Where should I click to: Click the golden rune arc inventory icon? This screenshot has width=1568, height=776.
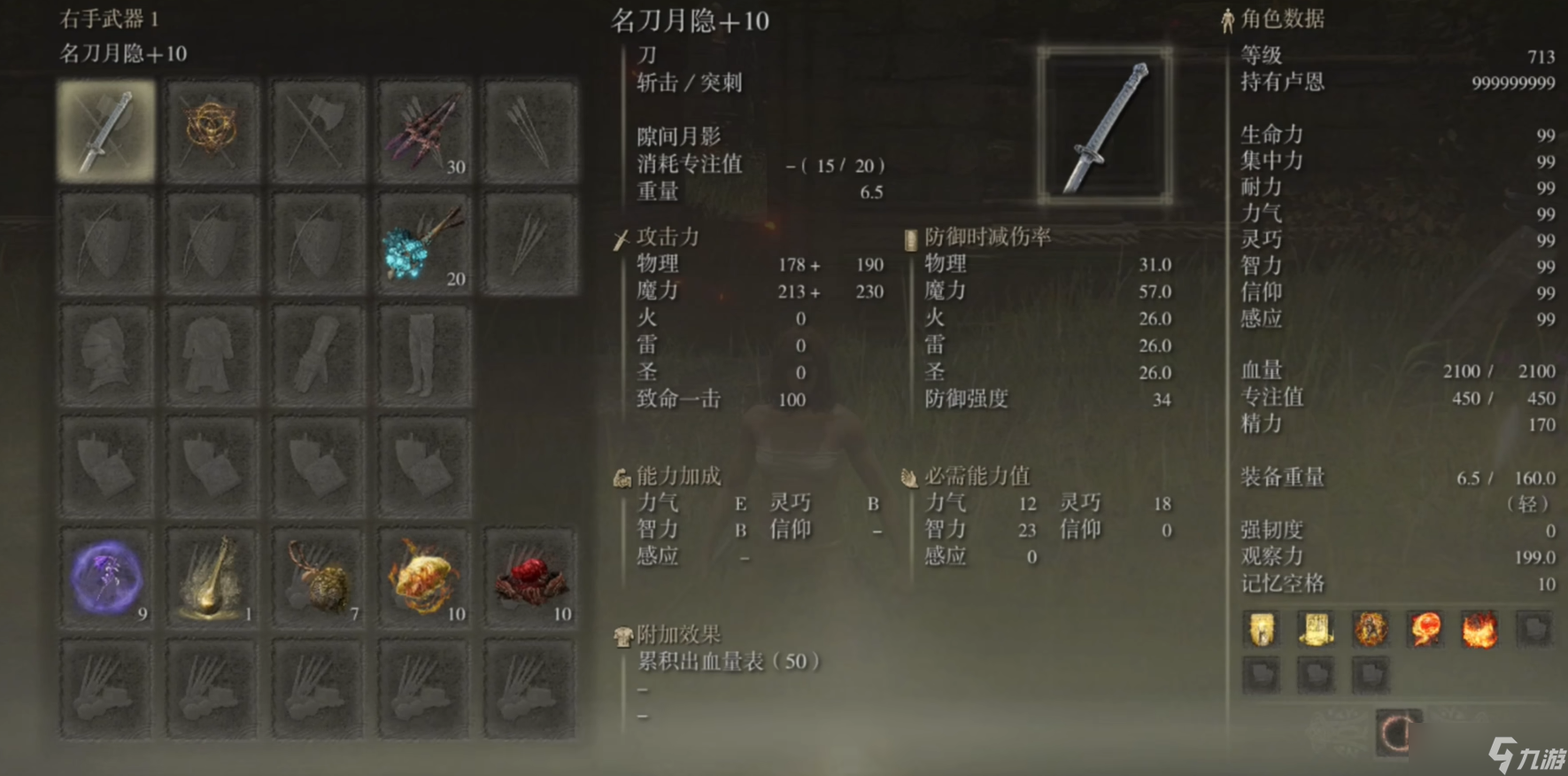pyautogui.click(x=211, y=128)
